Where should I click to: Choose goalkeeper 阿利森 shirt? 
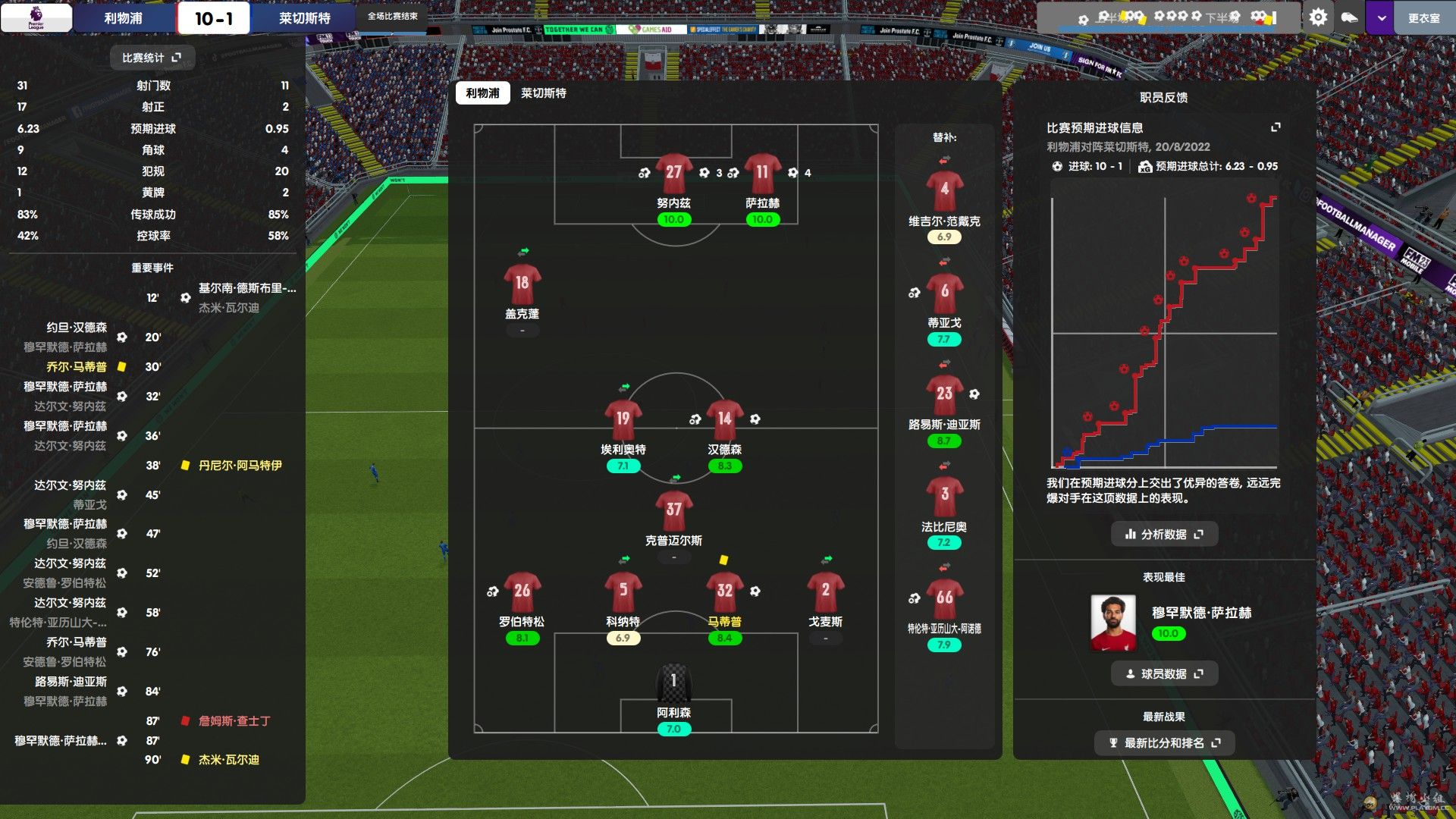point(673,682)
